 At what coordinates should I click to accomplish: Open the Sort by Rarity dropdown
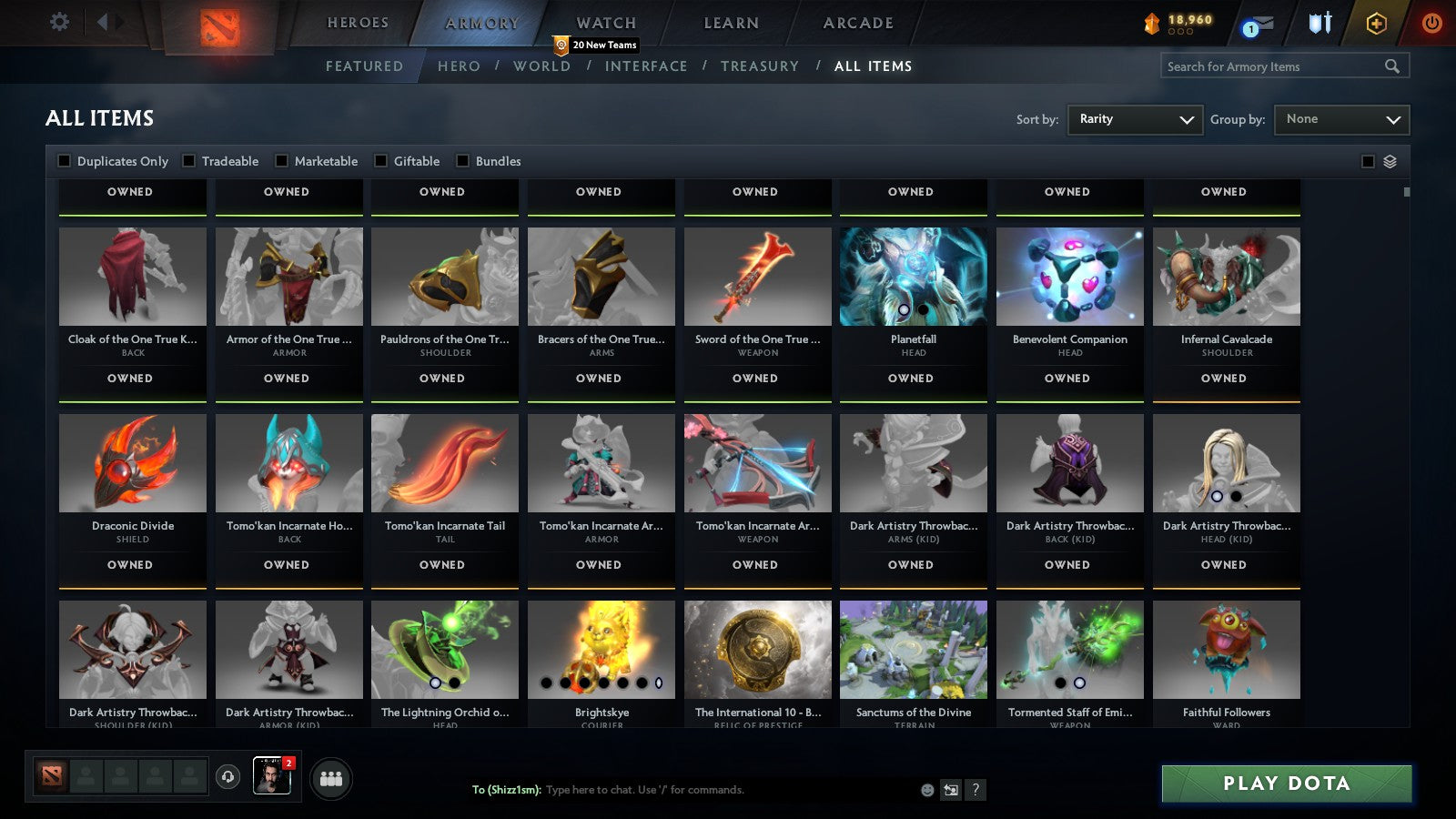point(1135,119)
